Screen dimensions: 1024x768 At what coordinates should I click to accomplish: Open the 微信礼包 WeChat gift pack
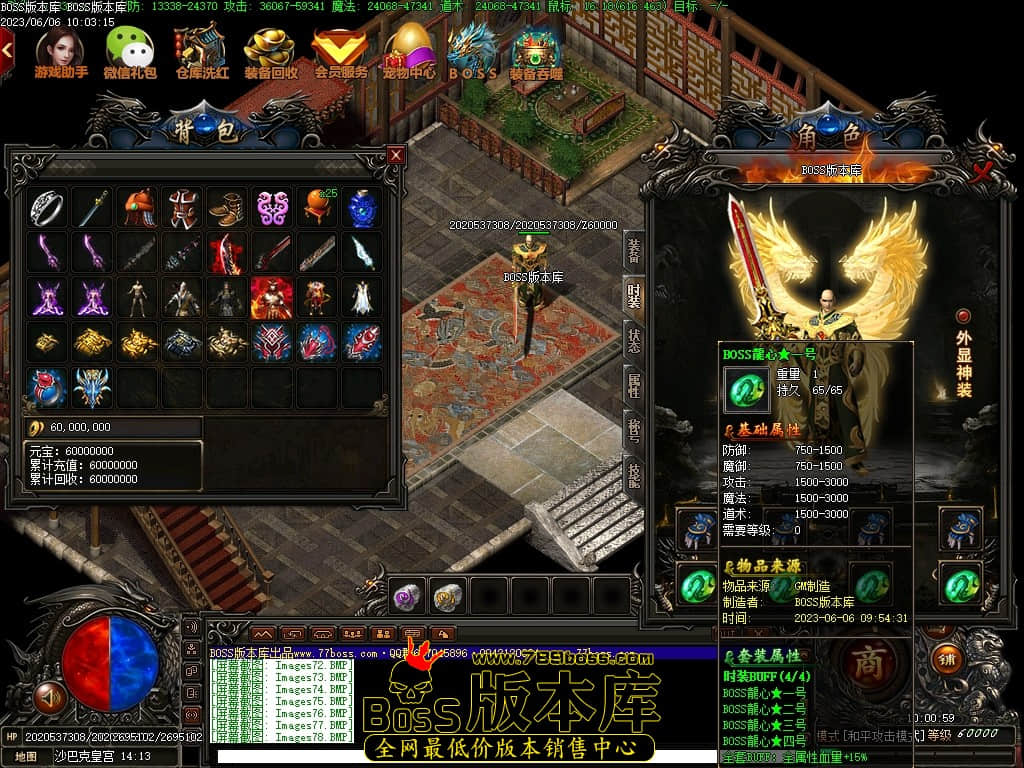click(131, 52)
